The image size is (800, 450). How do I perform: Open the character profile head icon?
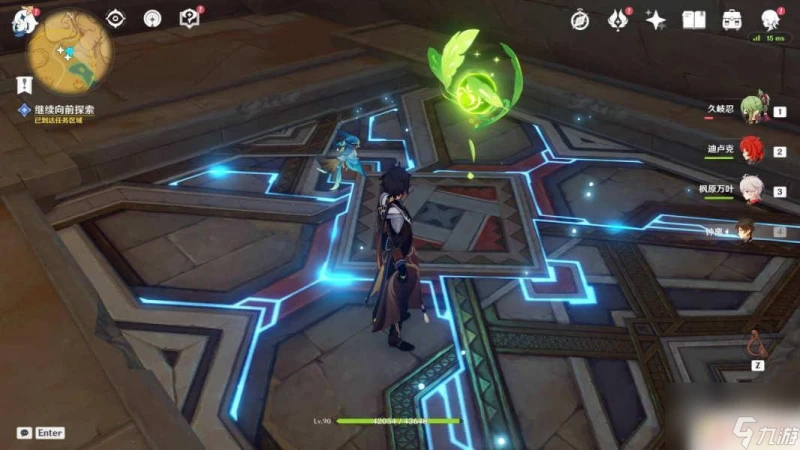coord(770,19)
